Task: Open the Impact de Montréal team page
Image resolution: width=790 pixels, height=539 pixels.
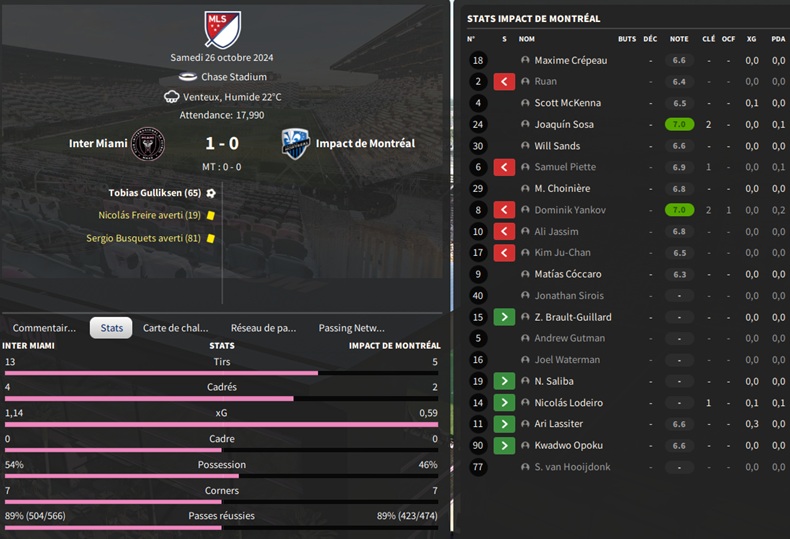Action: tap(365, 143)
